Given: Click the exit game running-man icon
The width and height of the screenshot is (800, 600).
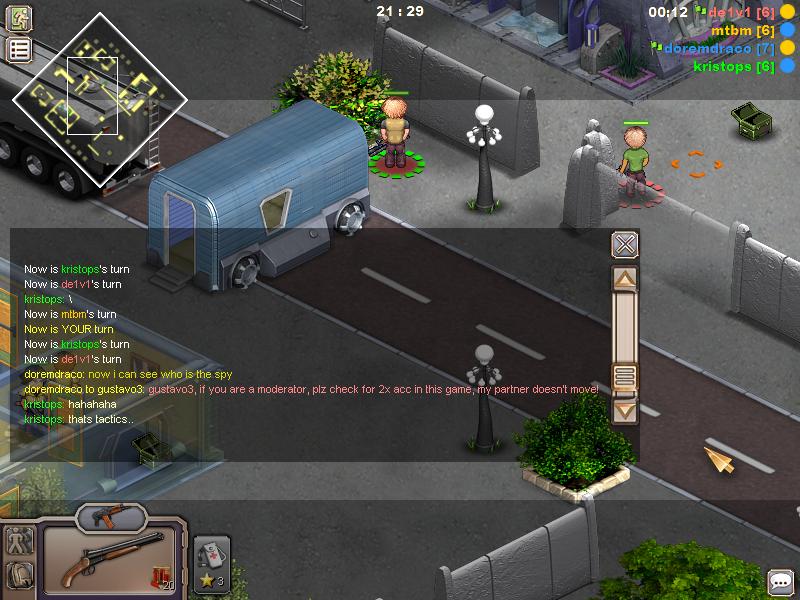Looking at the screenshot, I should point(19,18).
